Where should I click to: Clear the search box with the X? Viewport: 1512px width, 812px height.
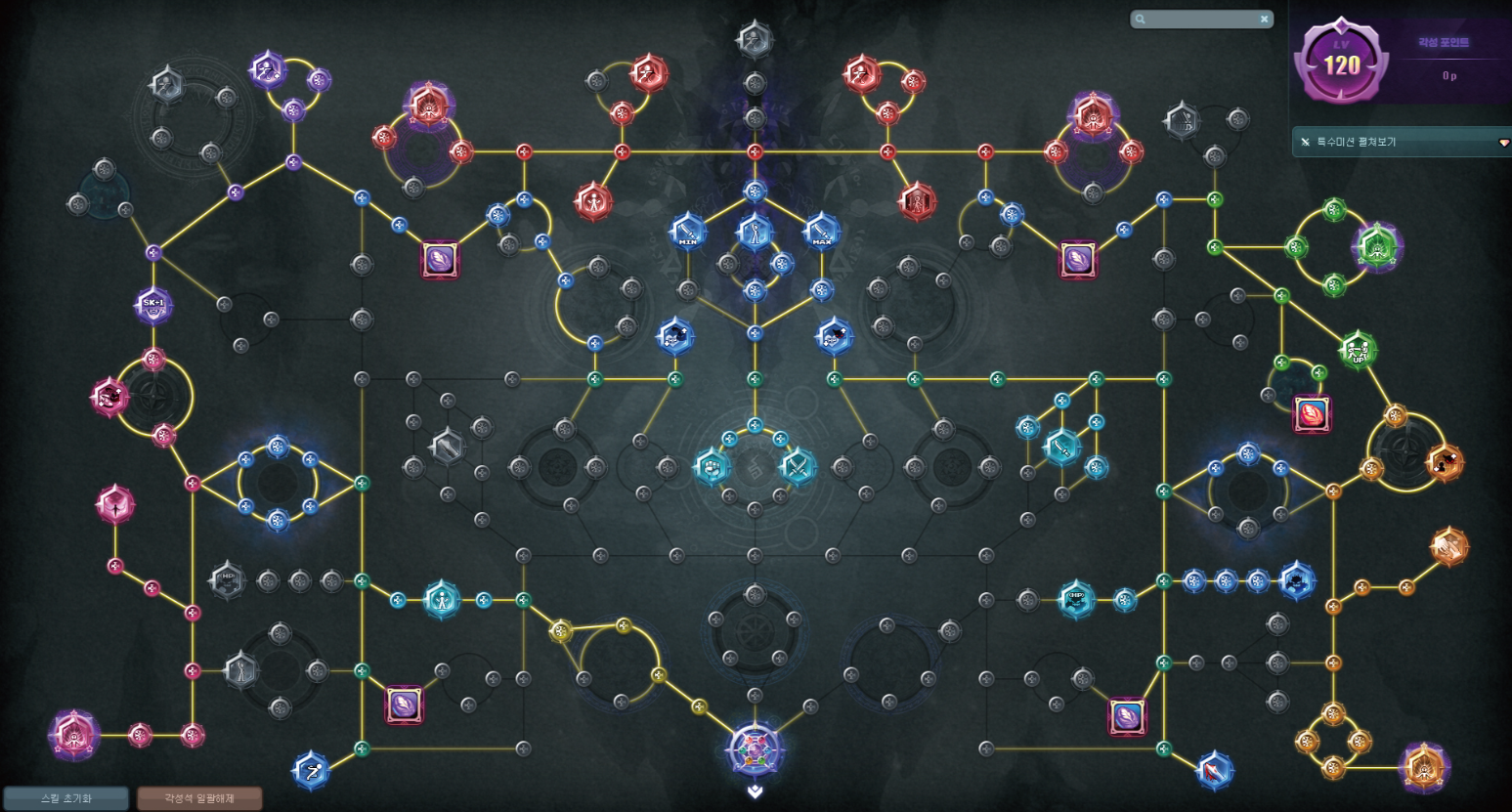[1264, 19]
